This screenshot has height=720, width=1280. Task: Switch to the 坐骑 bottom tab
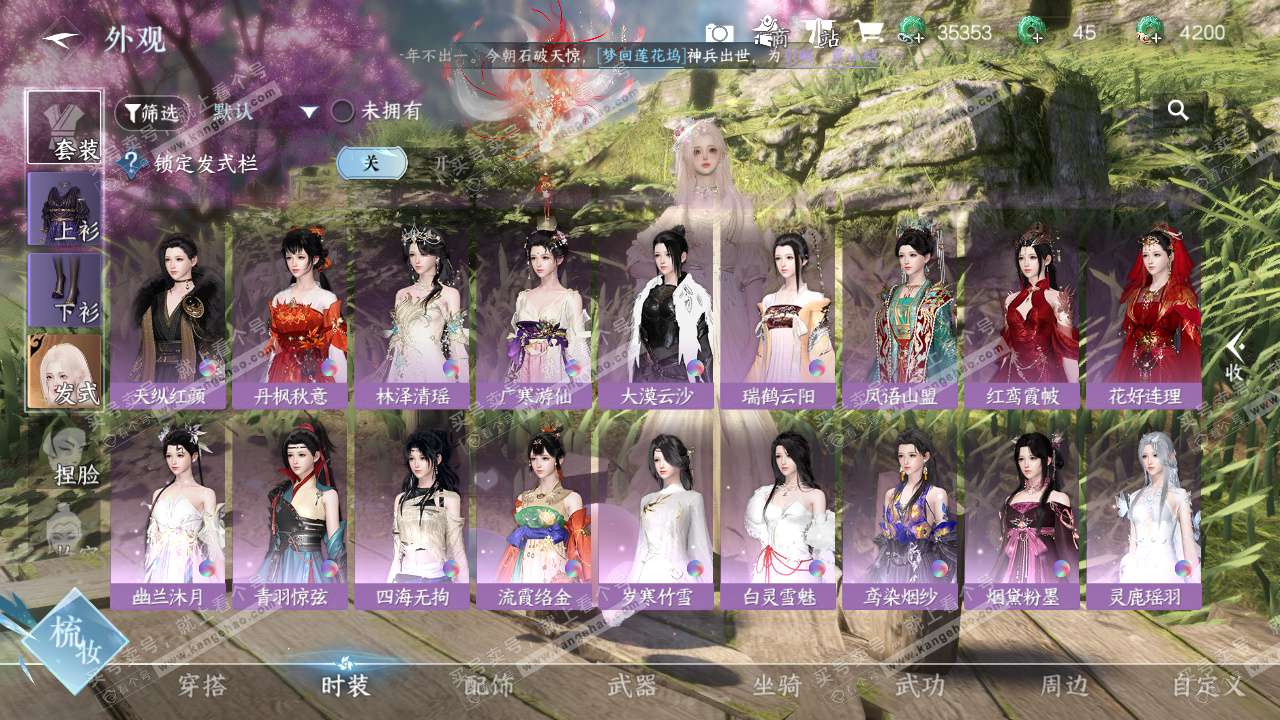777,685
